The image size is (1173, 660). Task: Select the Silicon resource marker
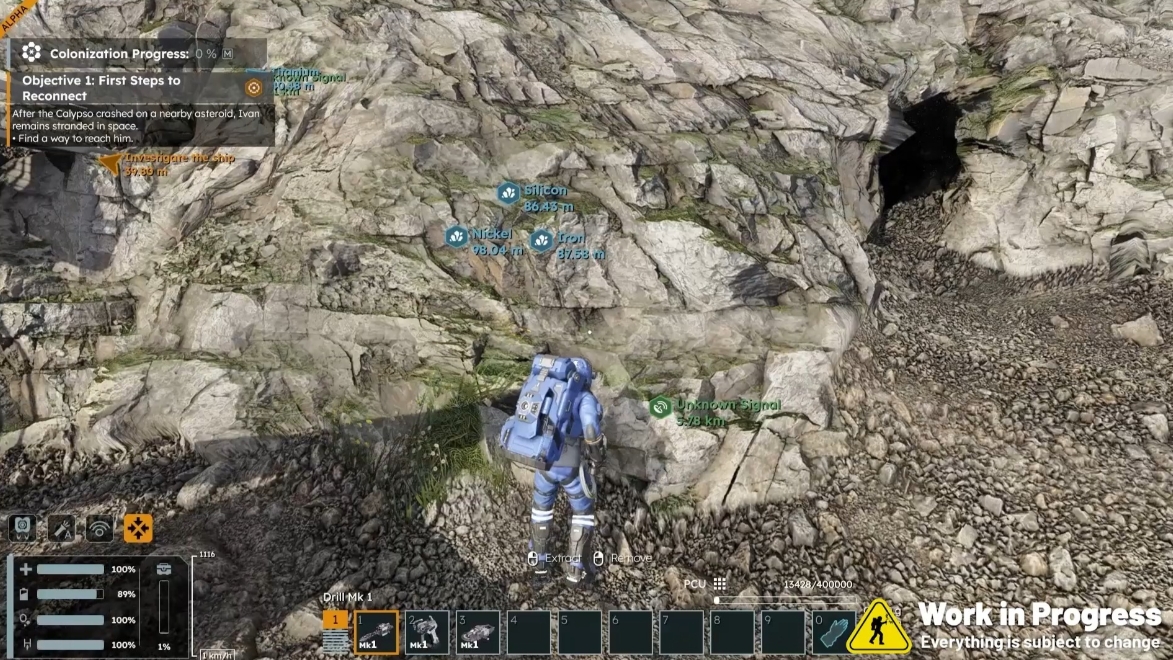click(x=509, y=193)
